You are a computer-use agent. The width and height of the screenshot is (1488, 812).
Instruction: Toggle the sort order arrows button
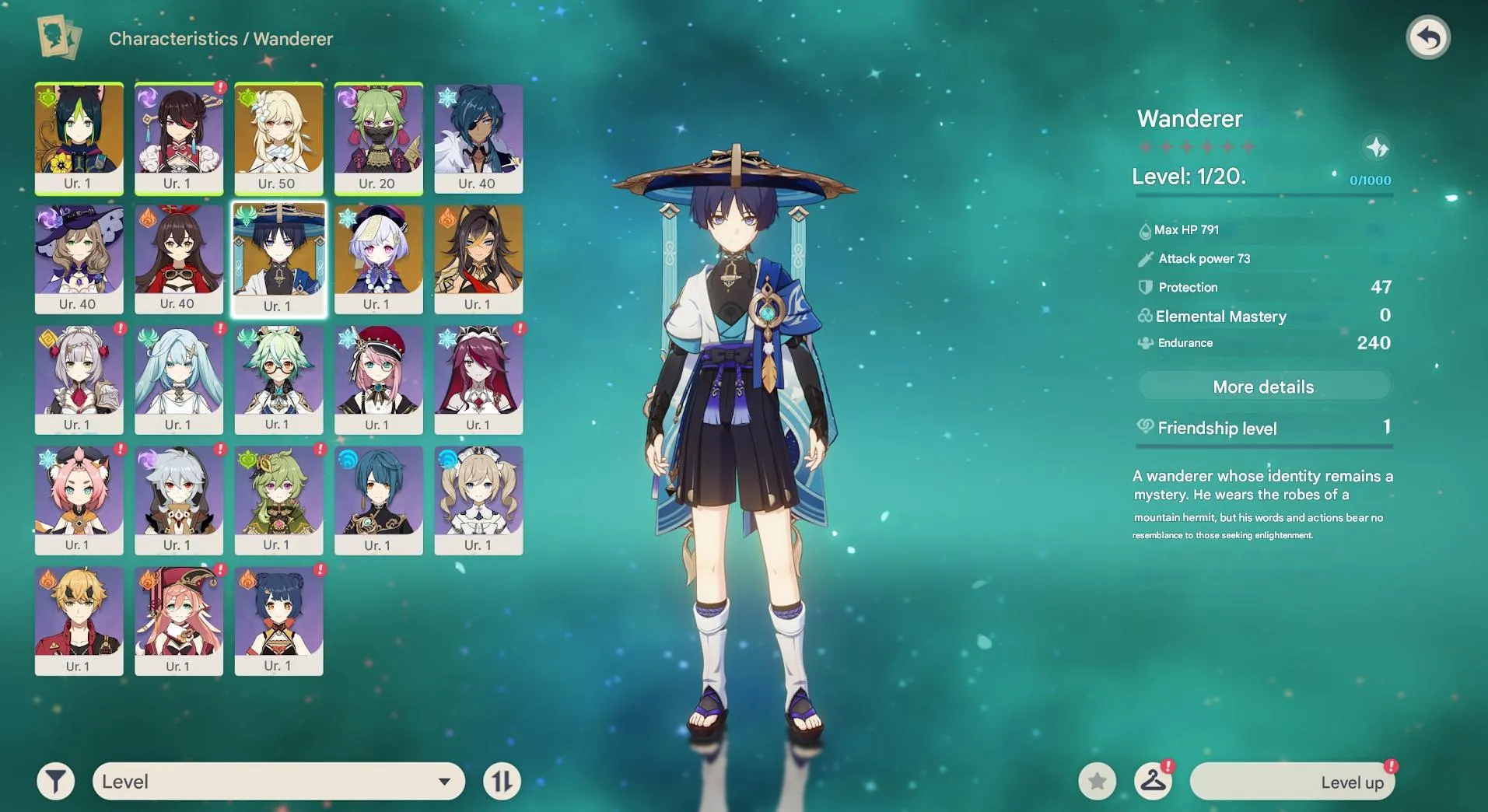(502, 781)
